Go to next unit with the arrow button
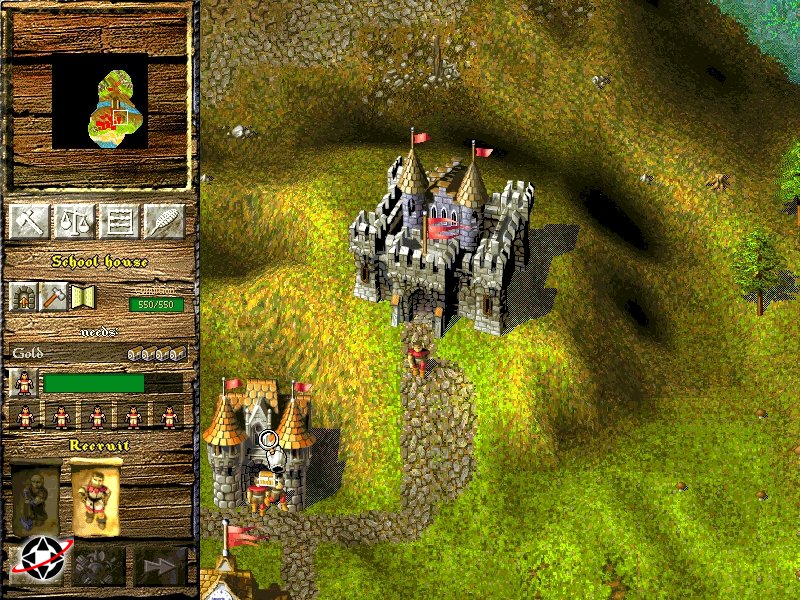The height and width of the screenshot is (600, 800). 160,565
